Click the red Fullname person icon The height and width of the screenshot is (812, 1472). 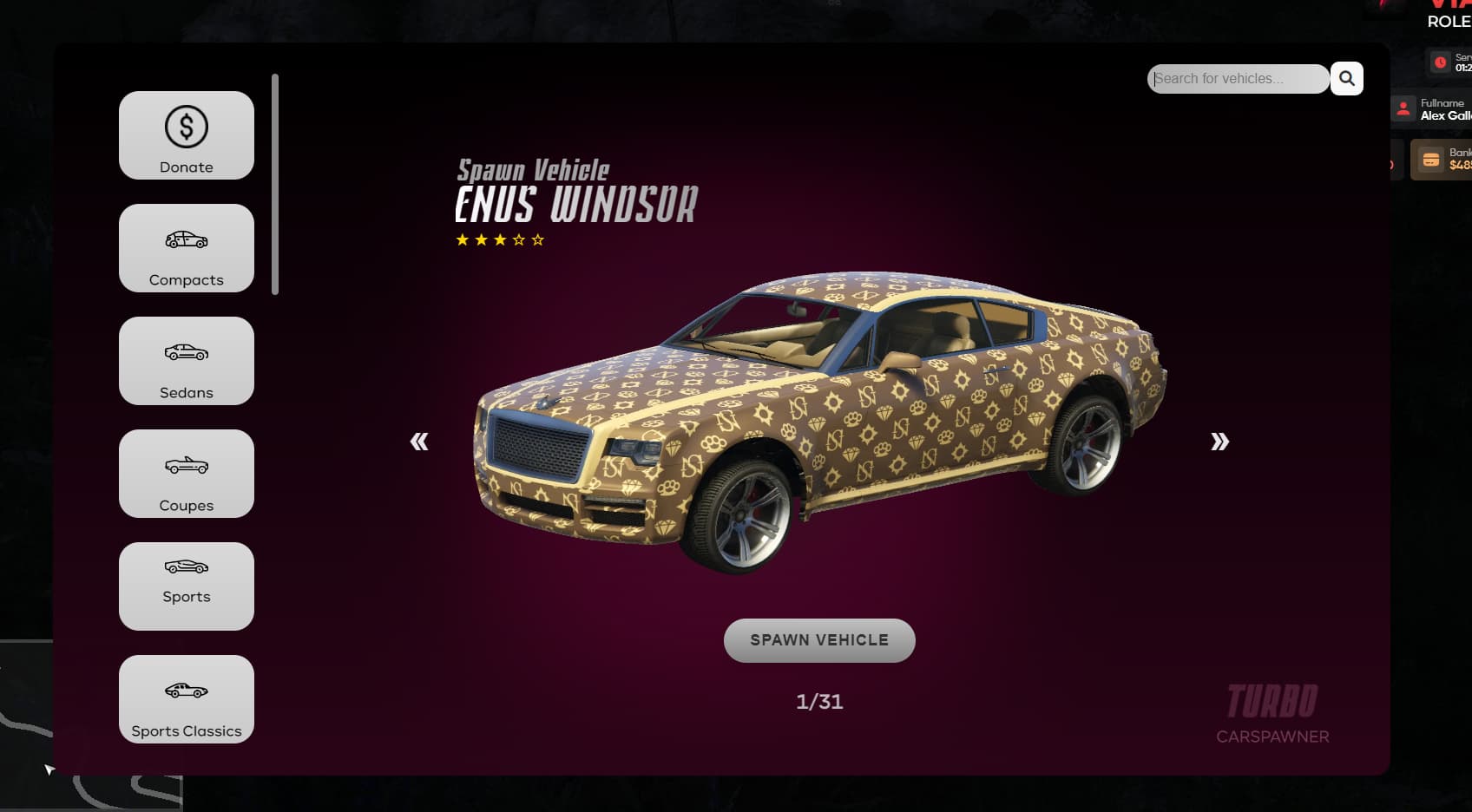point(1405,109)
